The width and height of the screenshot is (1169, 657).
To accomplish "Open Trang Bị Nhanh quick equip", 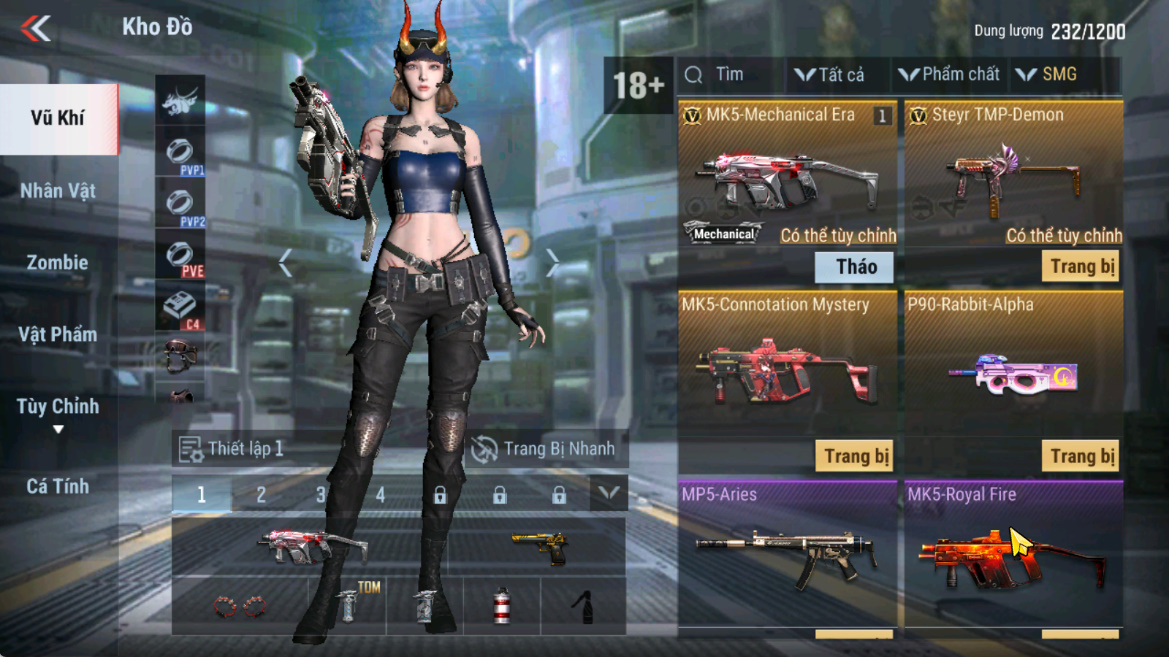I will (x=544, y=449).
